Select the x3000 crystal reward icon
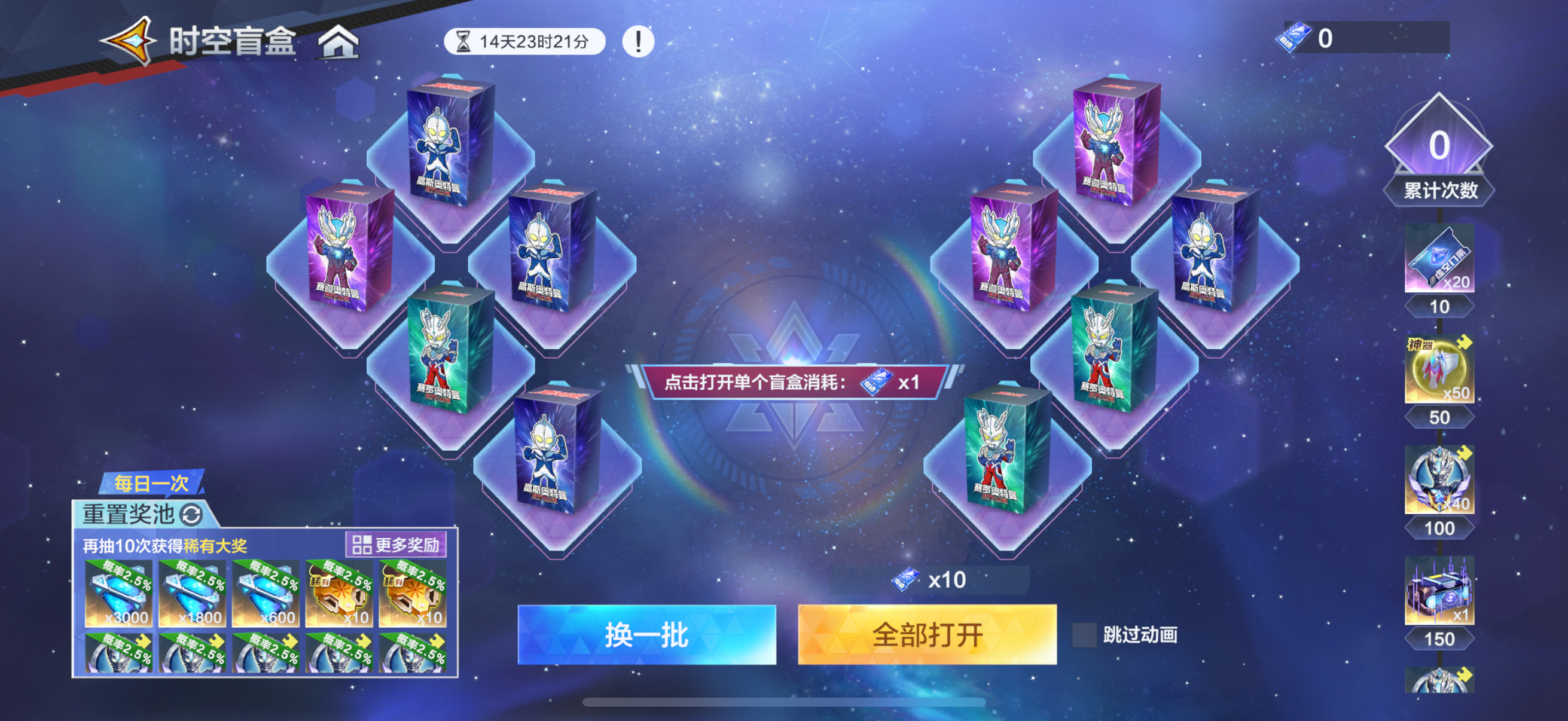The height and width of the screenshot is (721, 1568). [118, 594]
